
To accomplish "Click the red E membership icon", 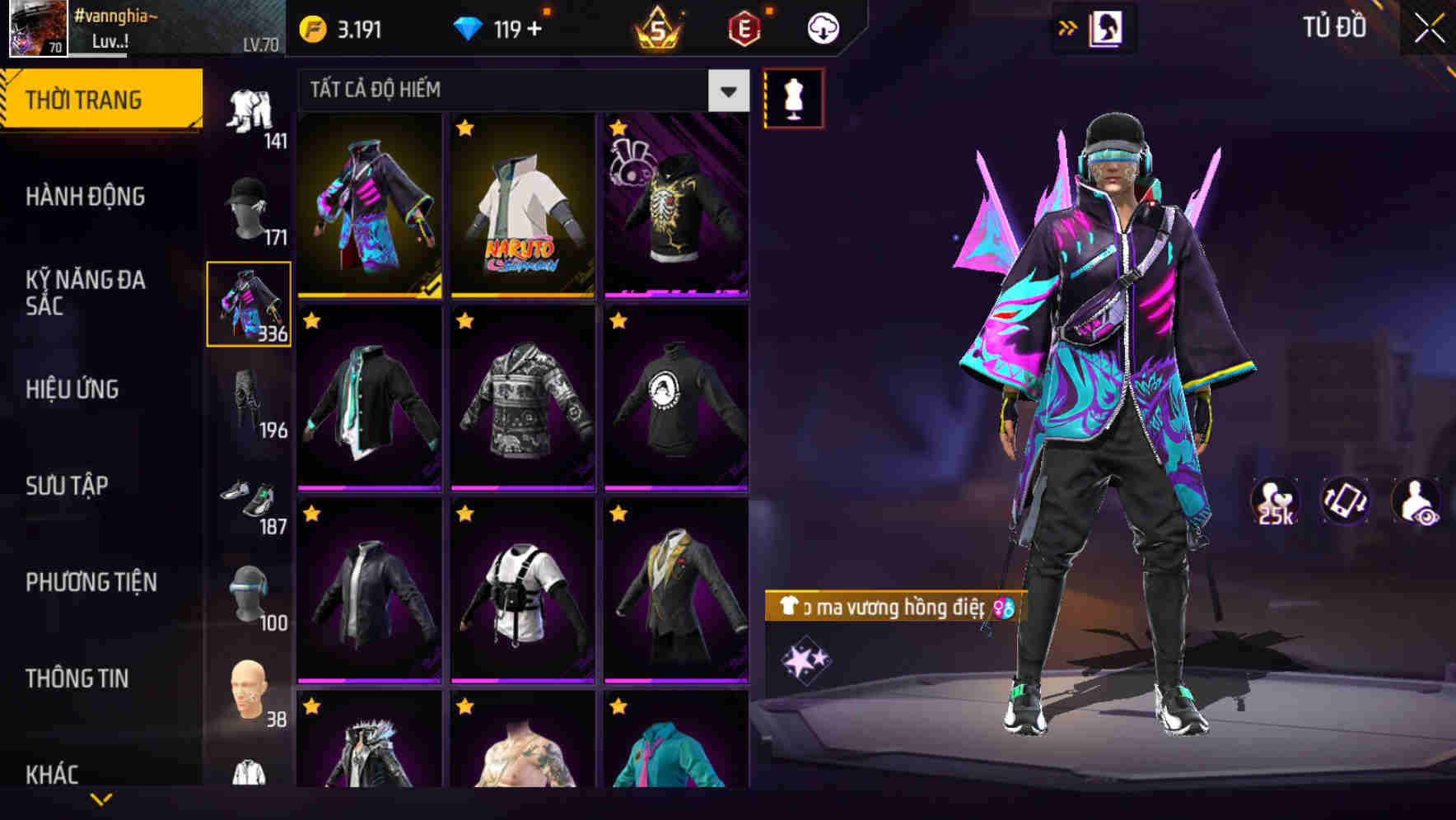I will point(742,27).
